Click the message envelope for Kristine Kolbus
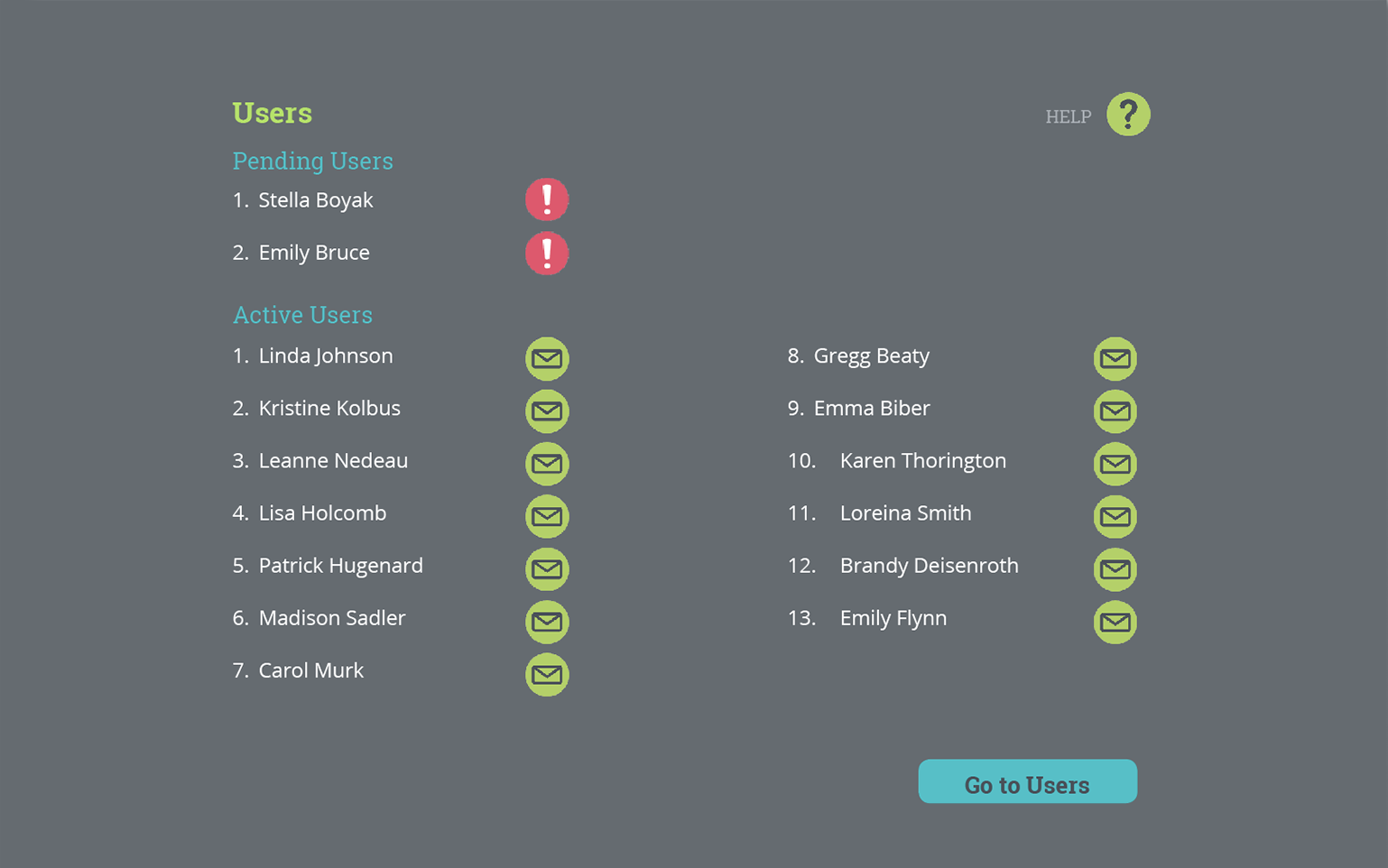Screen dimensions: 1388x868 [x=547, y=411]
